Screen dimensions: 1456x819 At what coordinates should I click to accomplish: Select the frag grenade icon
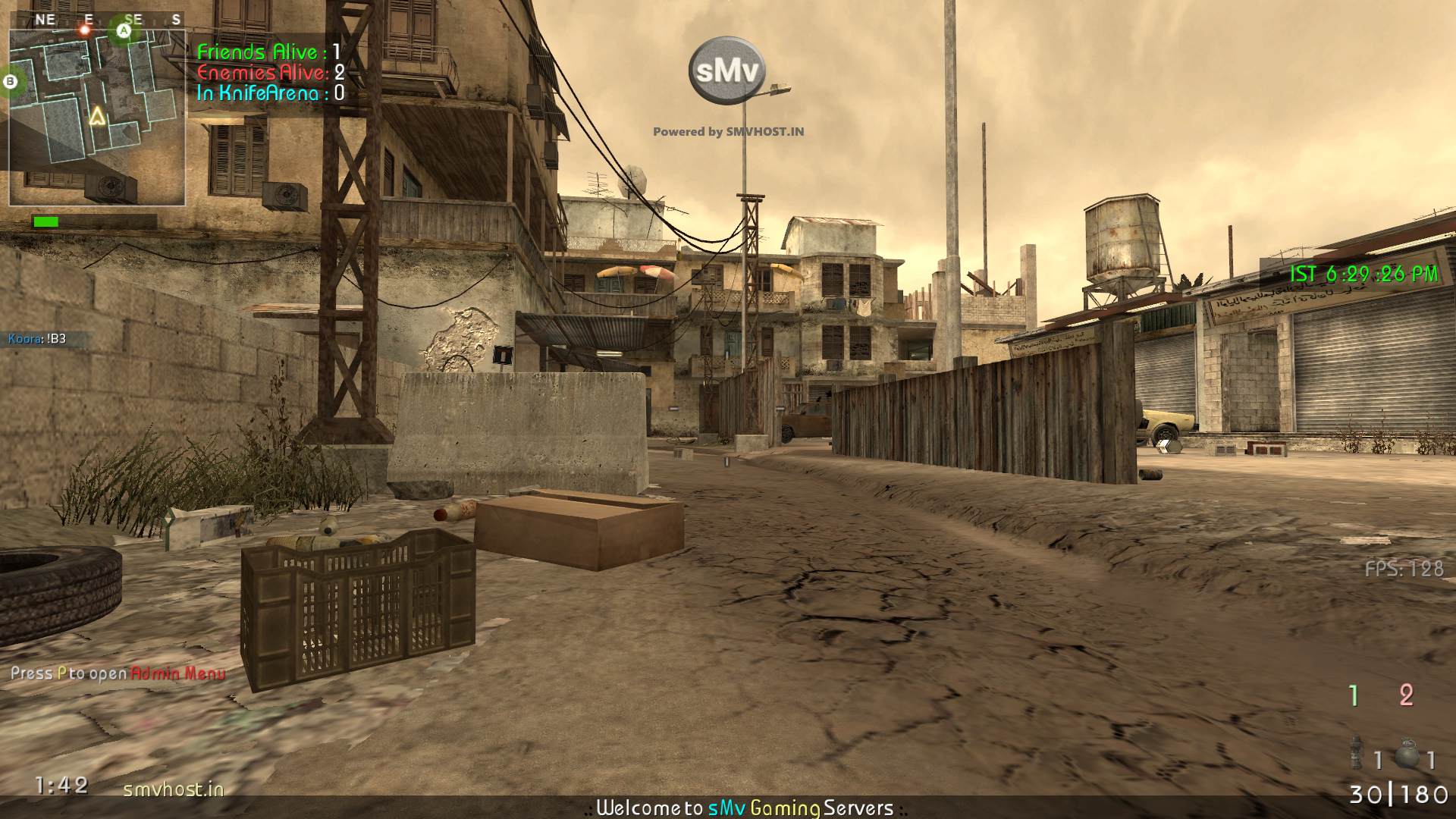click(1407, 754)
